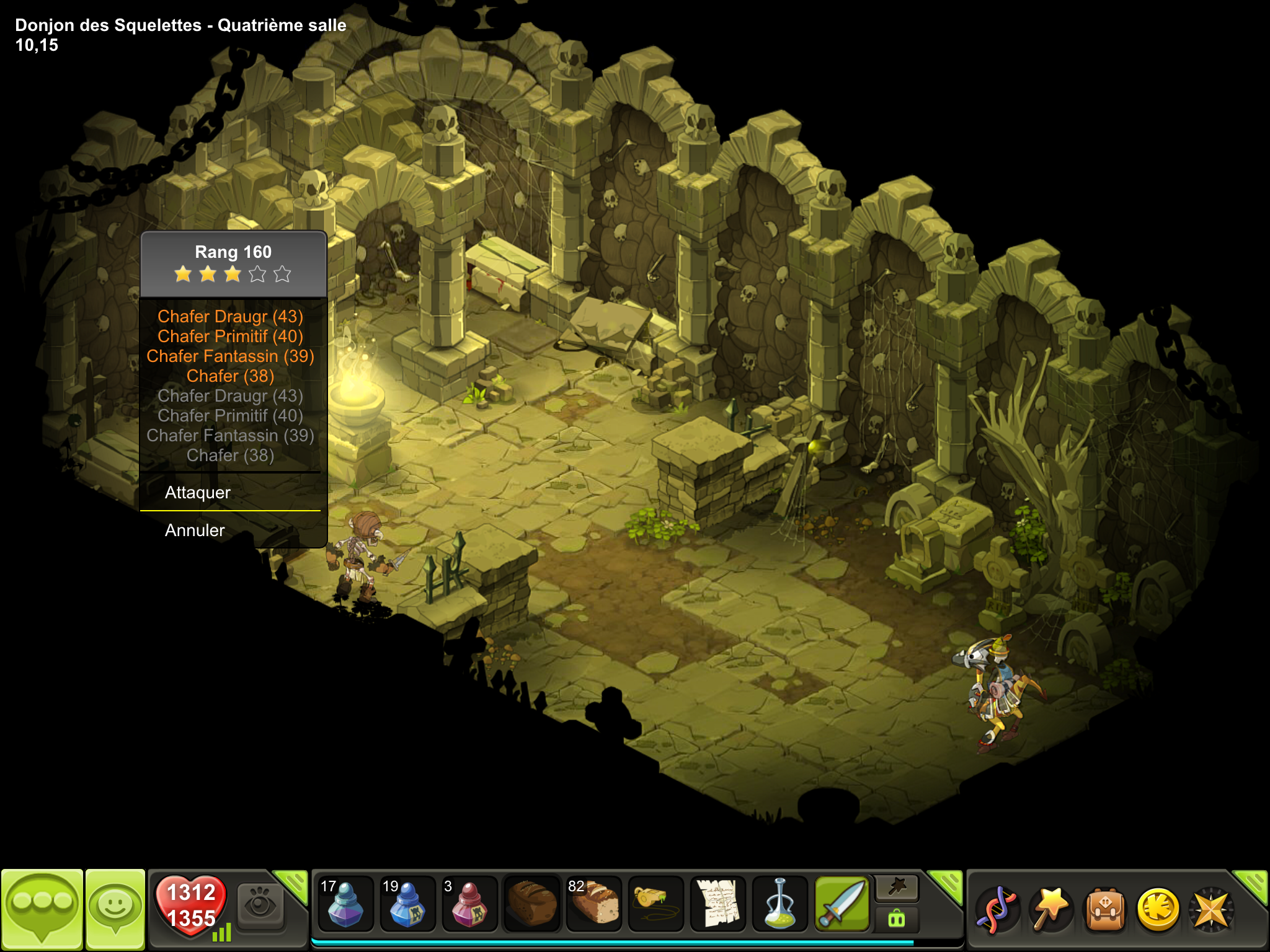Viewport: 1270px width, 952px height.
Task: Select Annuler to dismiss the menu
Action: click(x=195, y=531)
